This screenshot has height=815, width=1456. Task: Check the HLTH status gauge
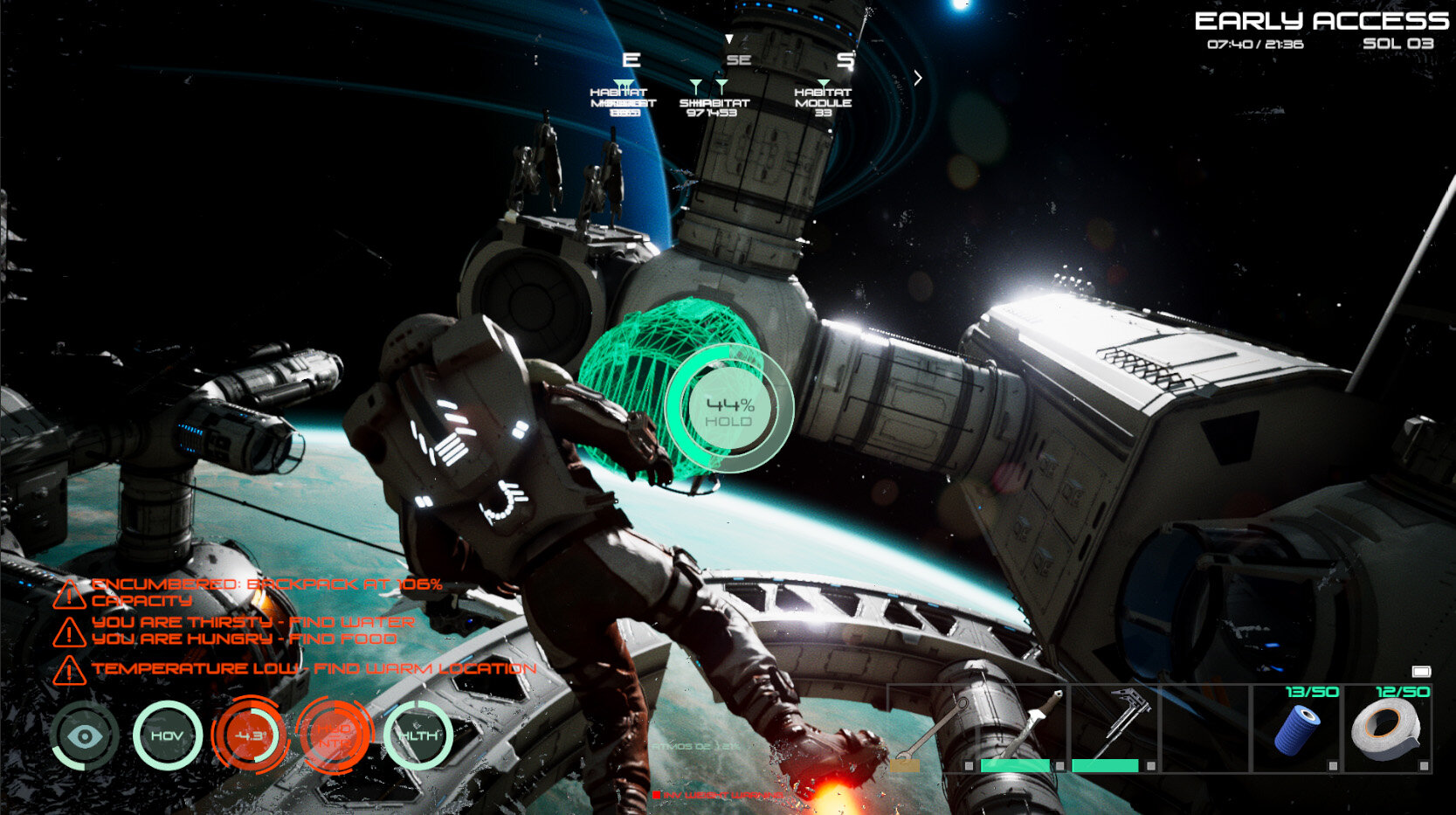418,736
